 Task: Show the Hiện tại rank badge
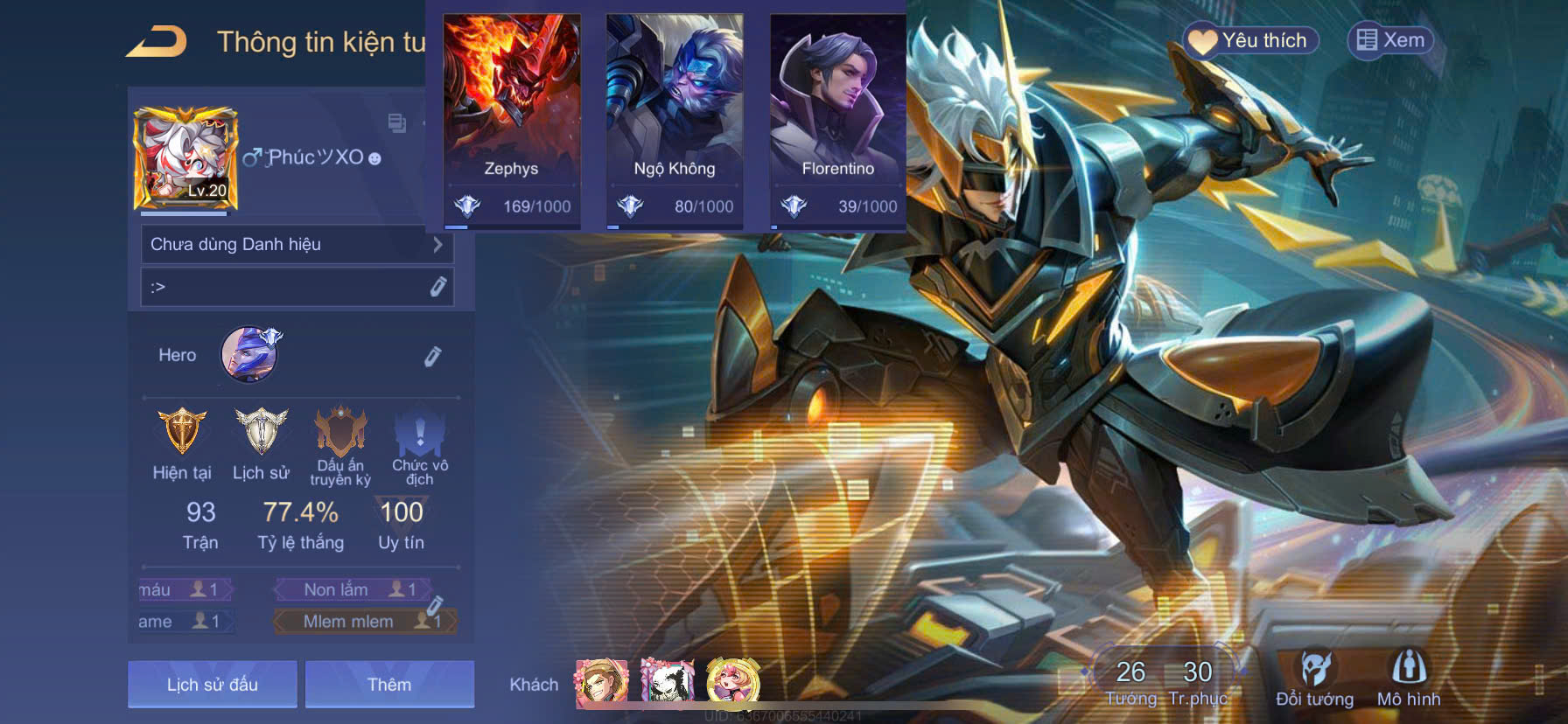point(182,432)
